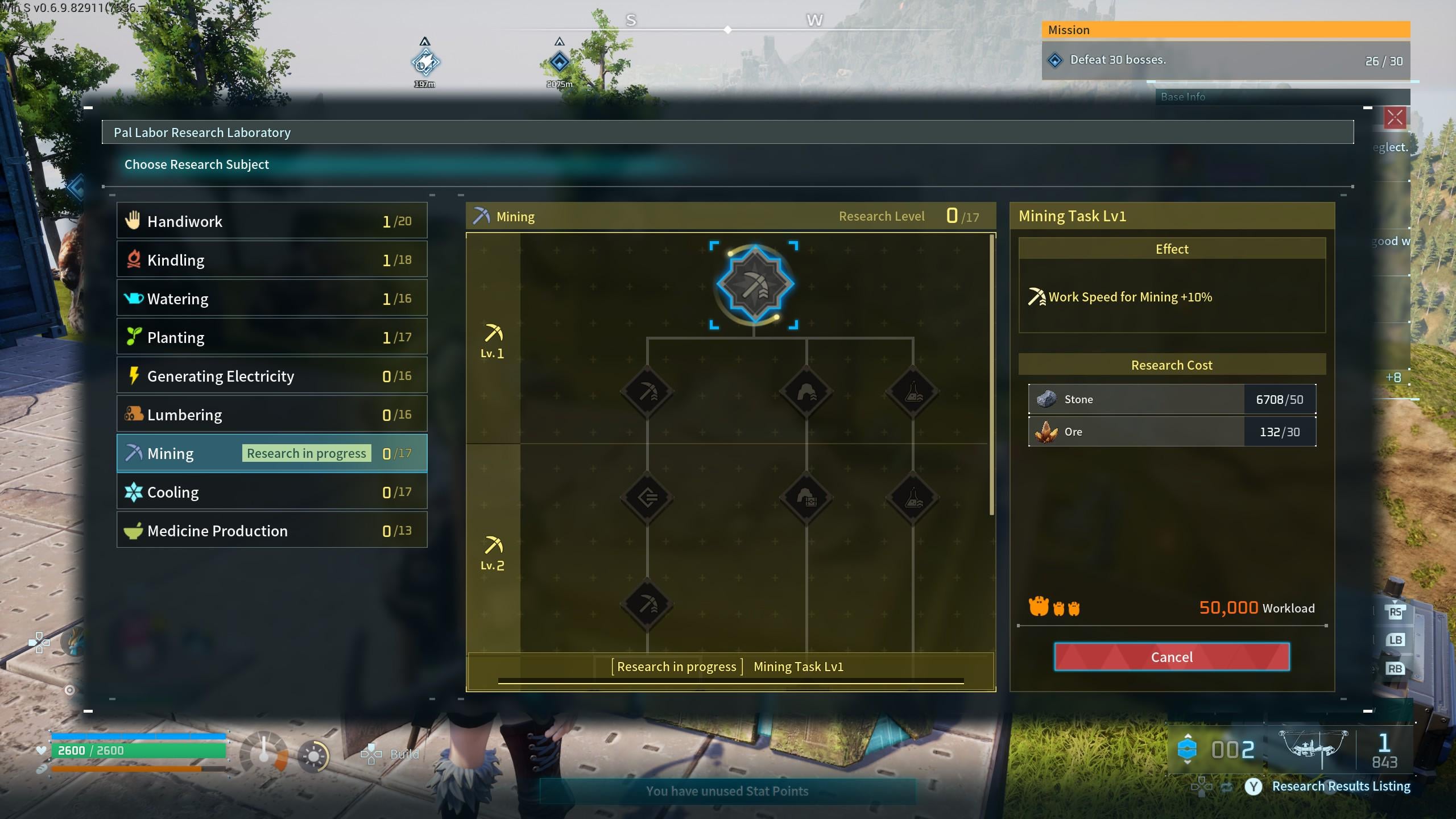Select the Mining research subject
The height and width of the screenshot is (819, 1456).
click(272, 453)
